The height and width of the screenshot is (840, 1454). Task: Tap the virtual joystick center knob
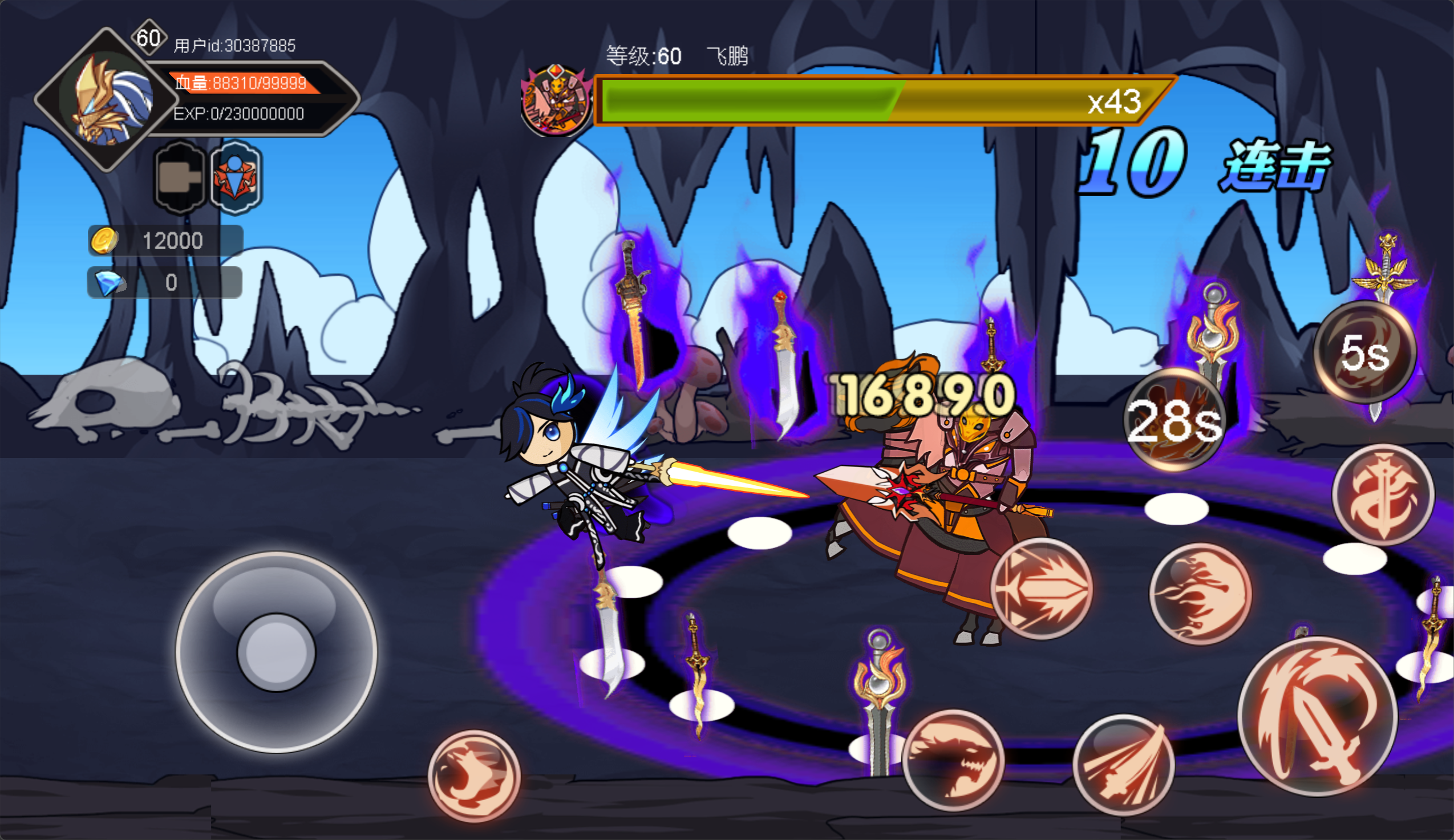point(277,652)
